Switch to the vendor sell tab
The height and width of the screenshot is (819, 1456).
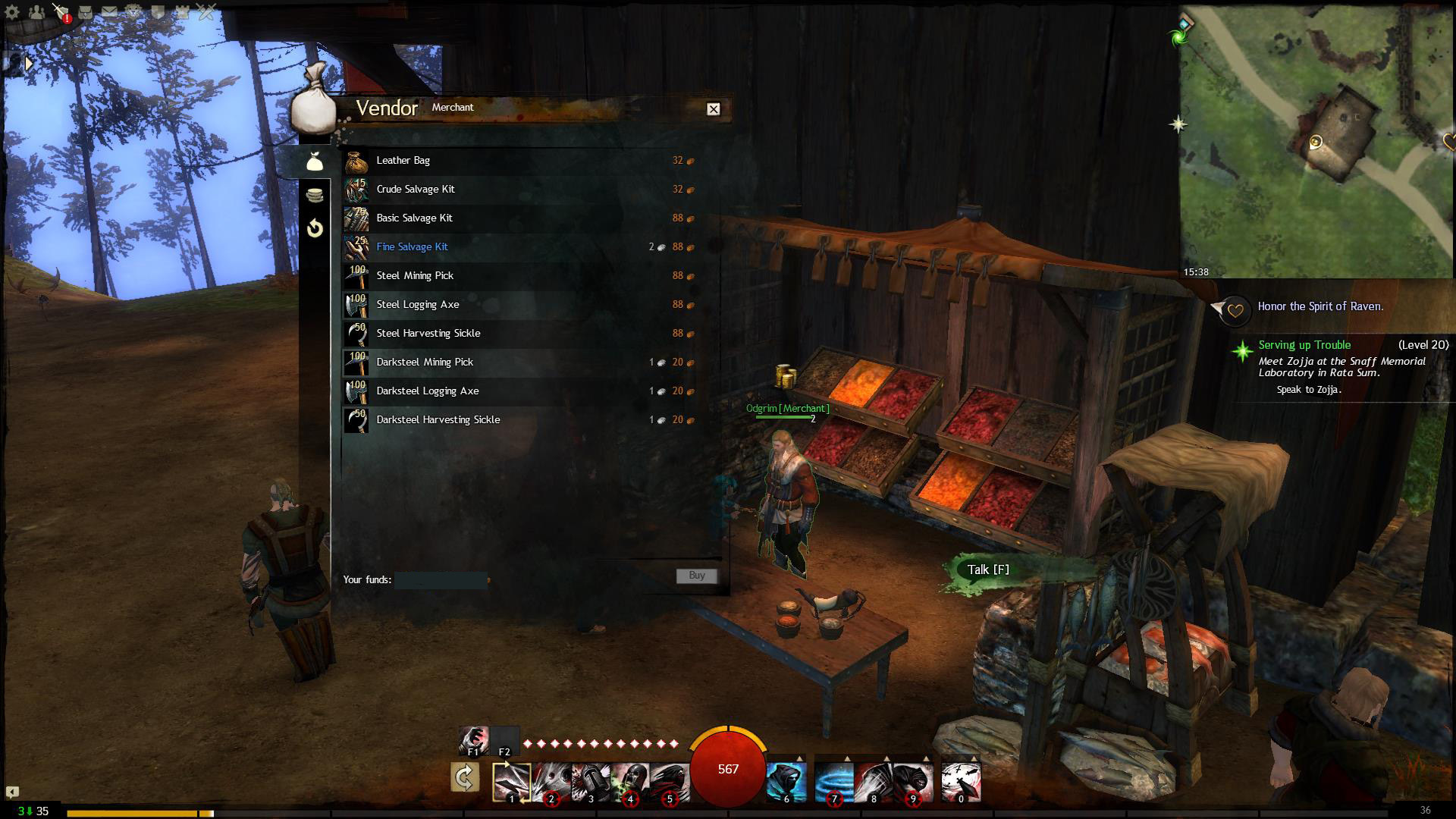(x=315, y=195)
